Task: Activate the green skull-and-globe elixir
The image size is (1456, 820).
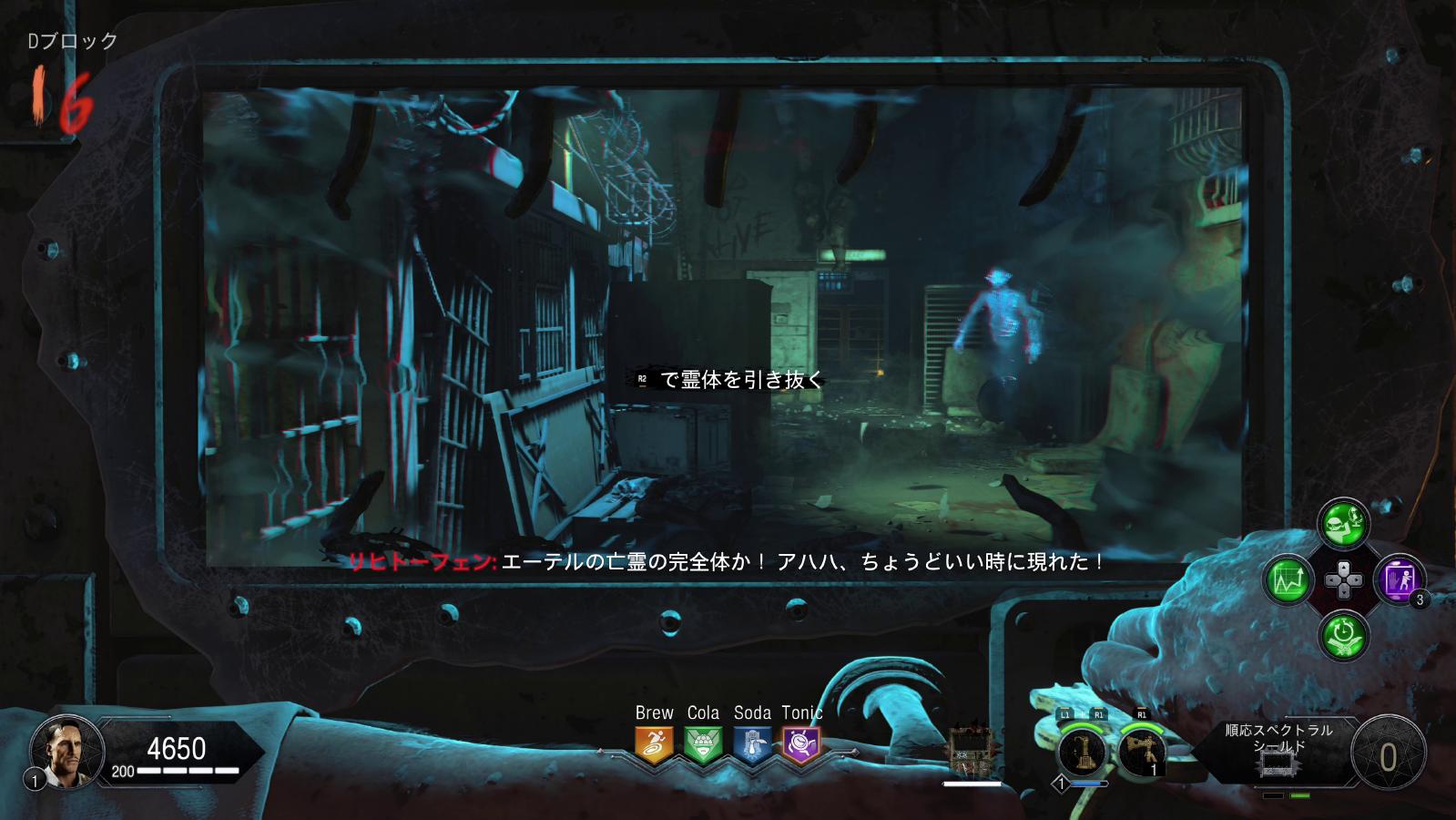Action: pyautogui.click(x=1343, y=523)
